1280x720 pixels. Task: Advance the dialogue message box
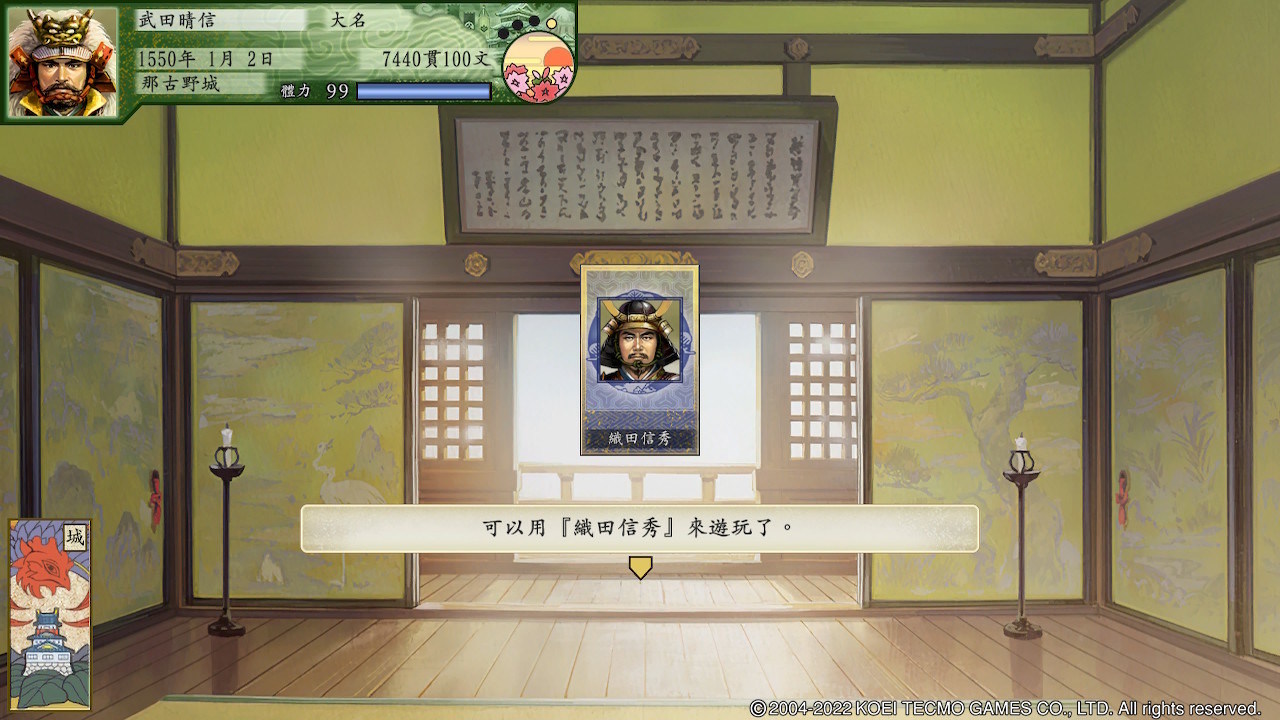tap(640, 531)
